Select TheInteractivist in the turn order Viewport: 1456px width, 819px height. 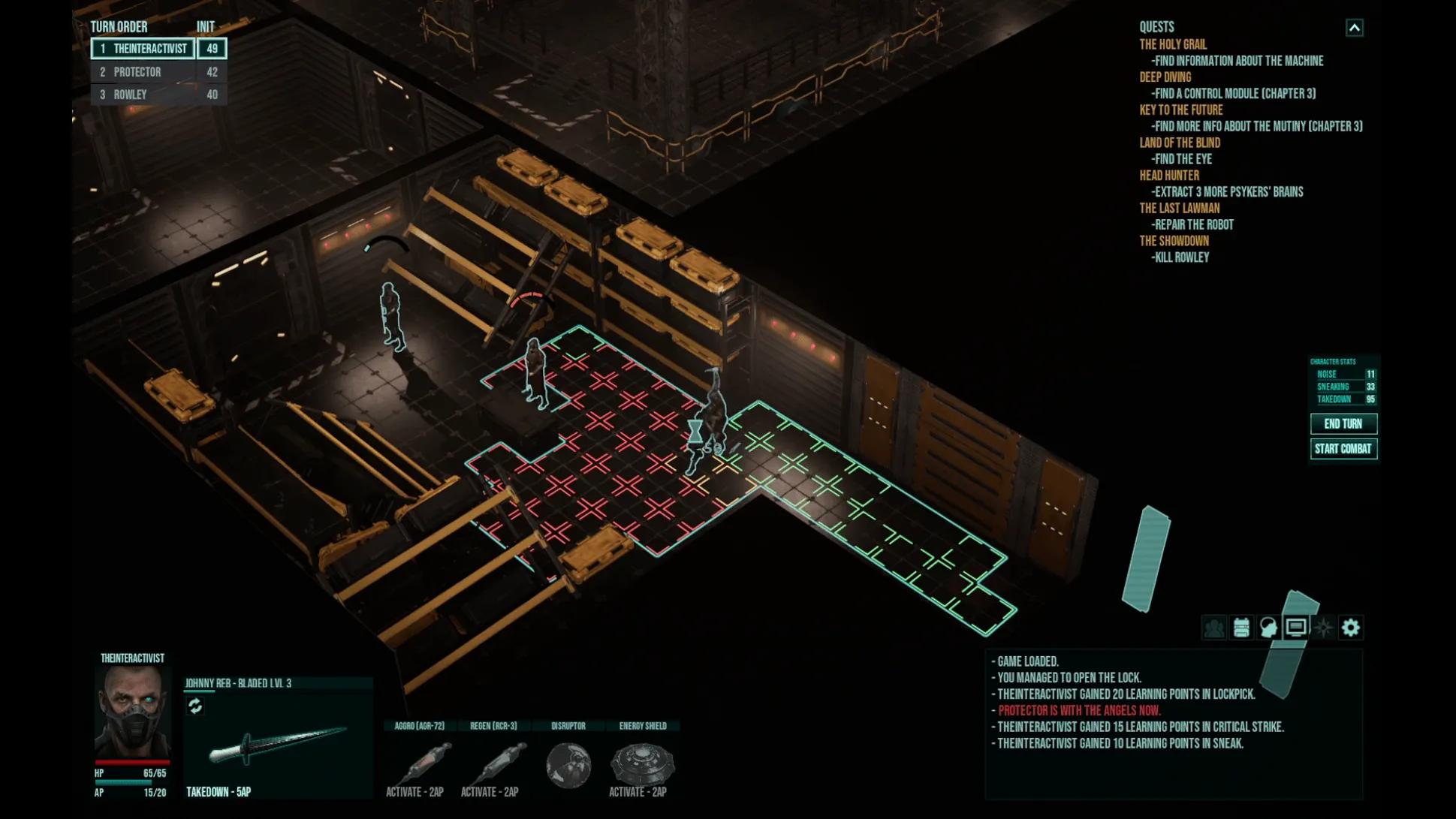point(149,49)
